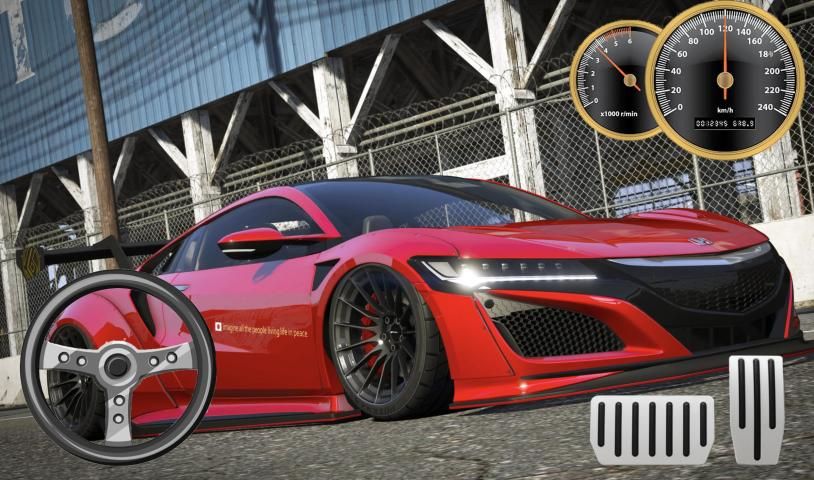Hit the wide brake pedal
The image size is (814, 480).
(x=652, y=430)
